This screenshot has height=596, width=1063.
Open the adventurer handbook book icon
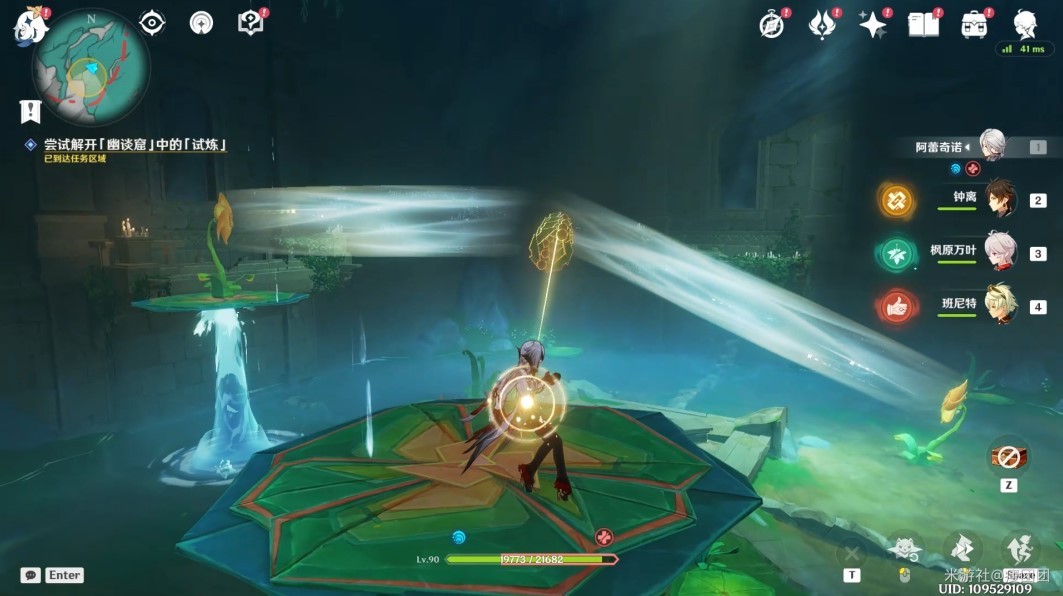(x=923, y=25)
